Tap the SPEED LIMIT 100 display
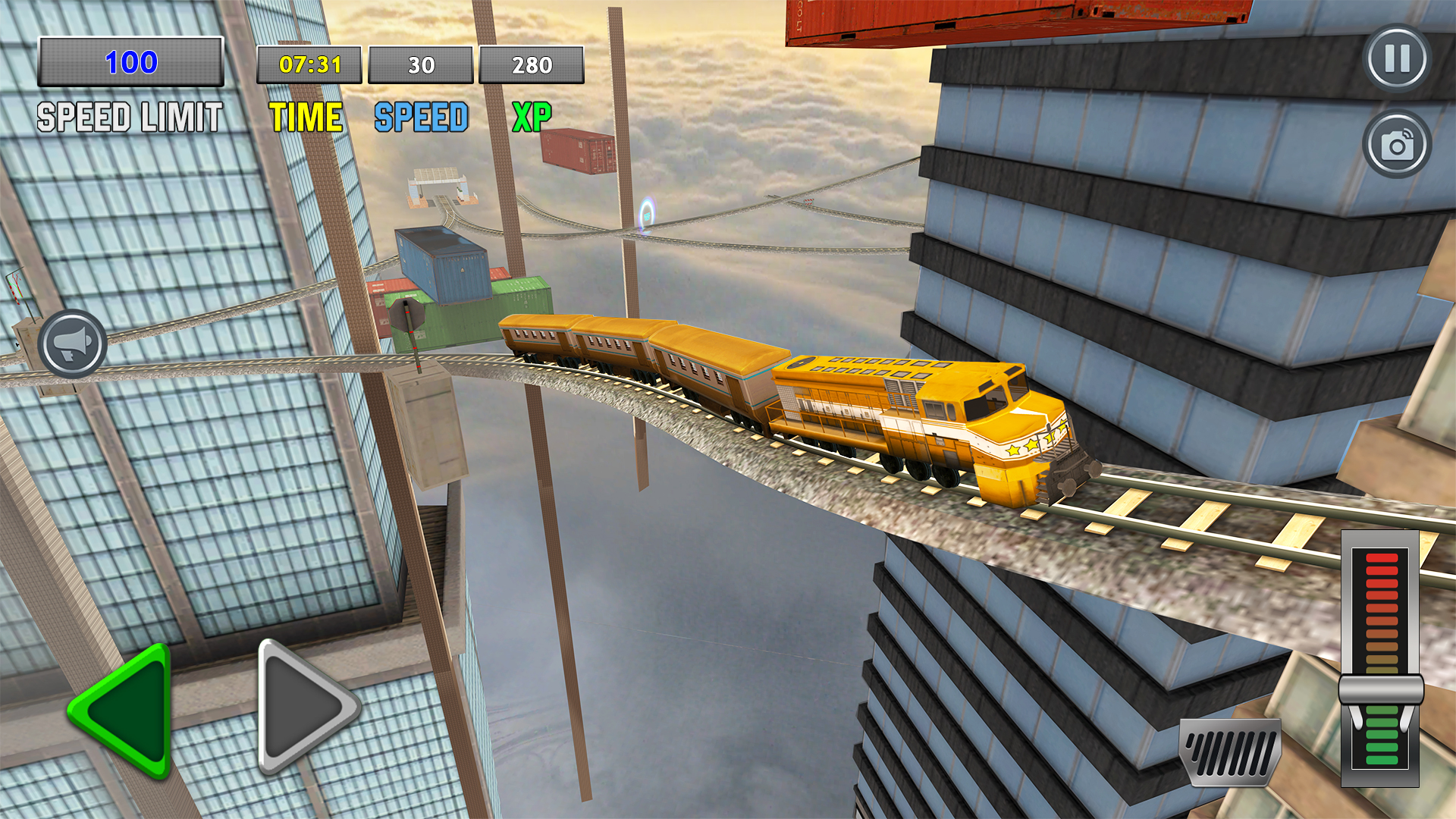Image resolution: width=1456 pixels, height=819 pixels. click(x=130, y=65)
